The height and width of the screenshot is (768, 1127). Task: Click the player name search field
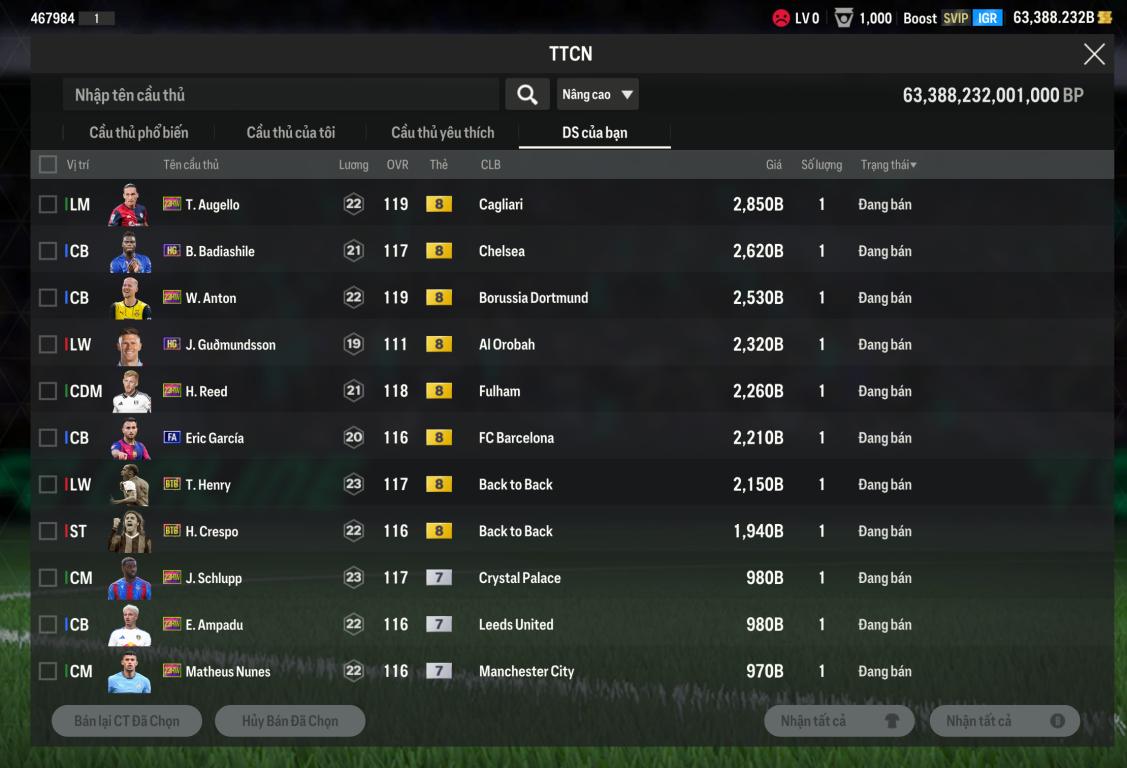click(280, 95)
